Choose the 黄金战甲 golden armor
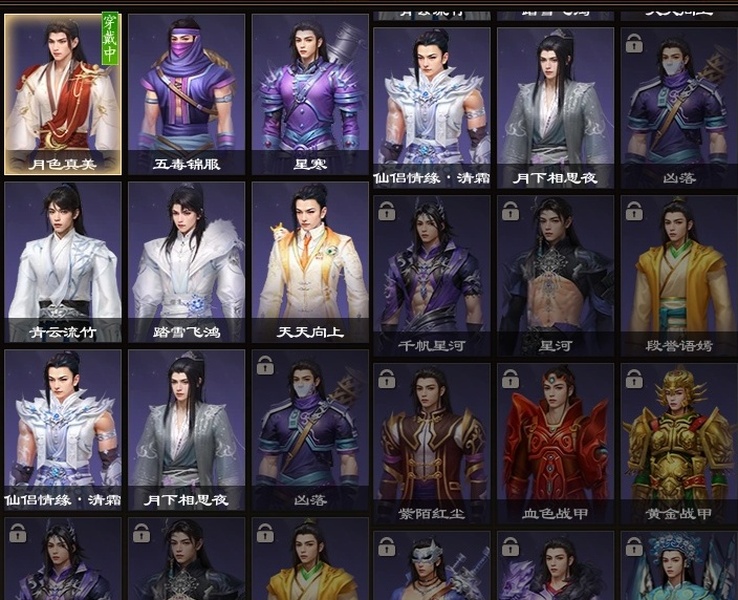Image resolution: width=738 pixels, height=600 pixels. 679,443
